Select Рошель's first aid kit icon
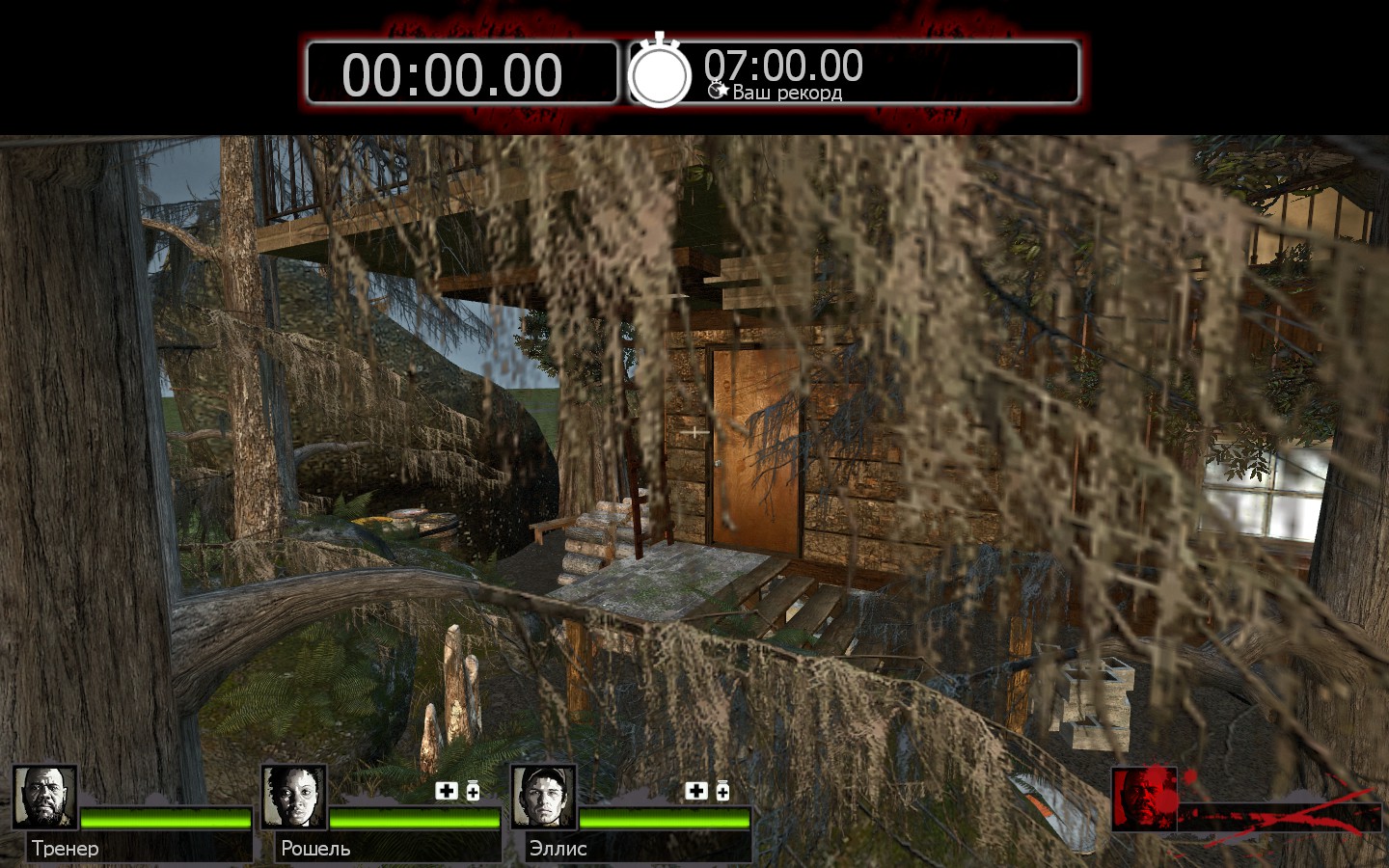This screenshot has width=1389, height=868. pyautogui.click(x=446, y=791)
